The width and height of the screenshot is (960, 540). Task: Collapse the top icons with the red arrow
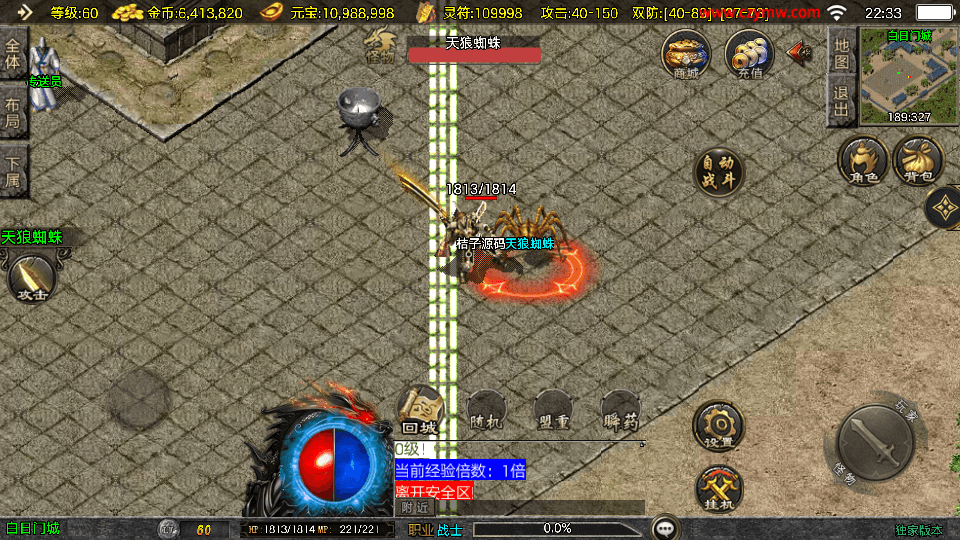(800, 52)
